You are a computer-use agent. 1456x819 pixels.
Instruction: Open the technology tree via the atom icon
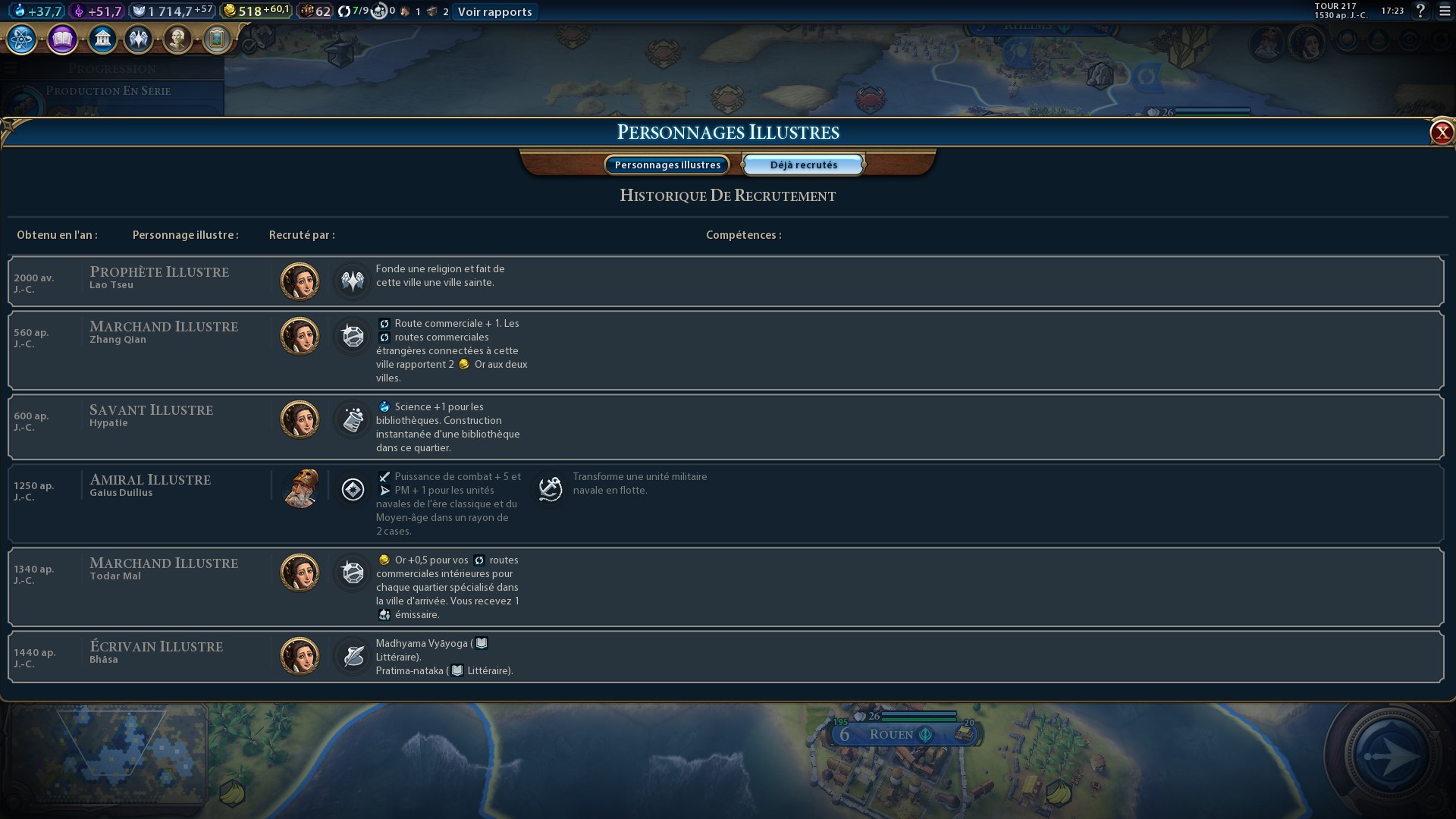pyautogui.click(x=20, y=39)
